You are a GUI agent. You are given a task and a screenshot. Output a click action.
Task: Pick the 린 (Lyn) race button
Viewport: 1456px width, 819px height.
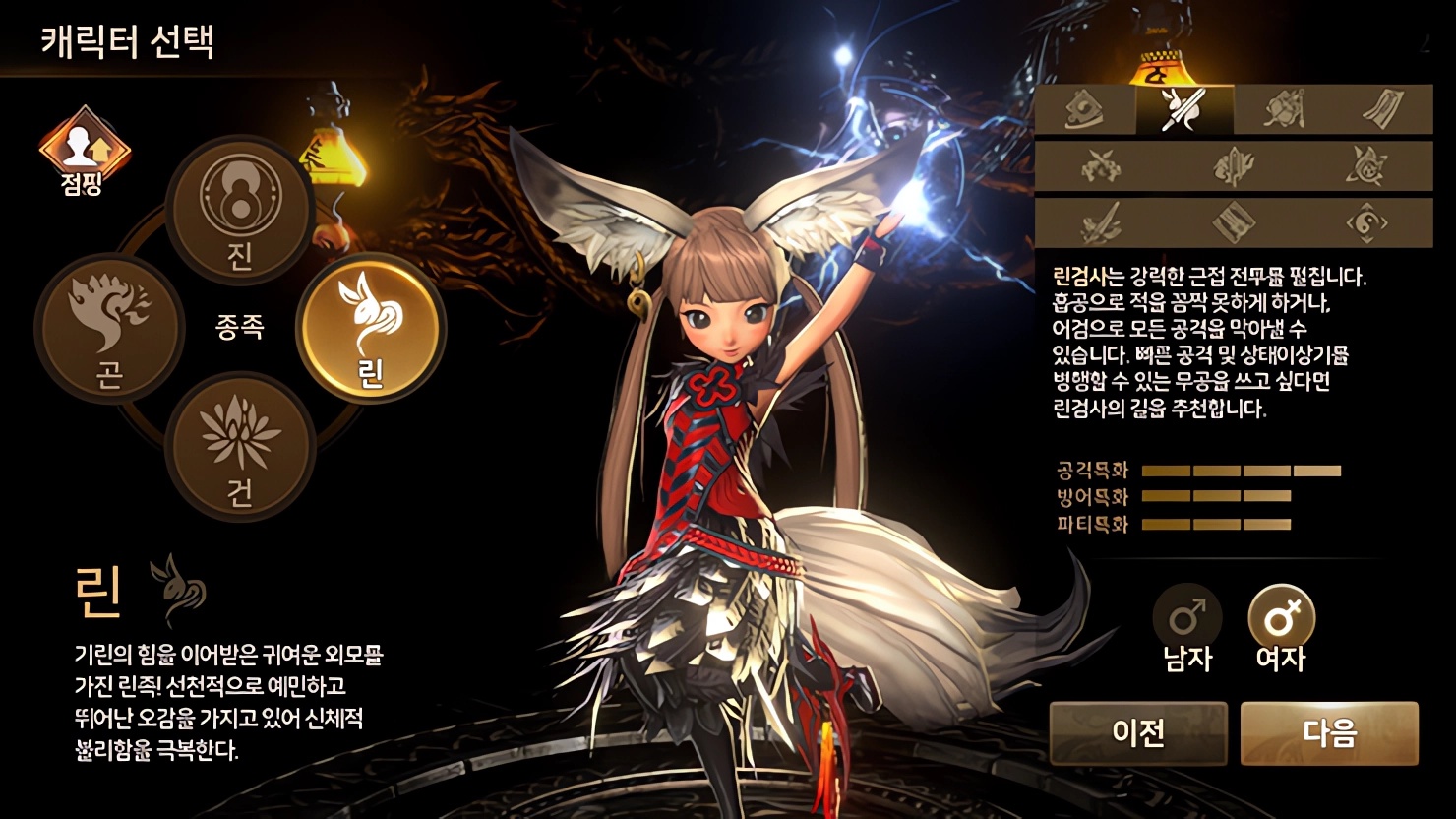click(x=371, y=327)
